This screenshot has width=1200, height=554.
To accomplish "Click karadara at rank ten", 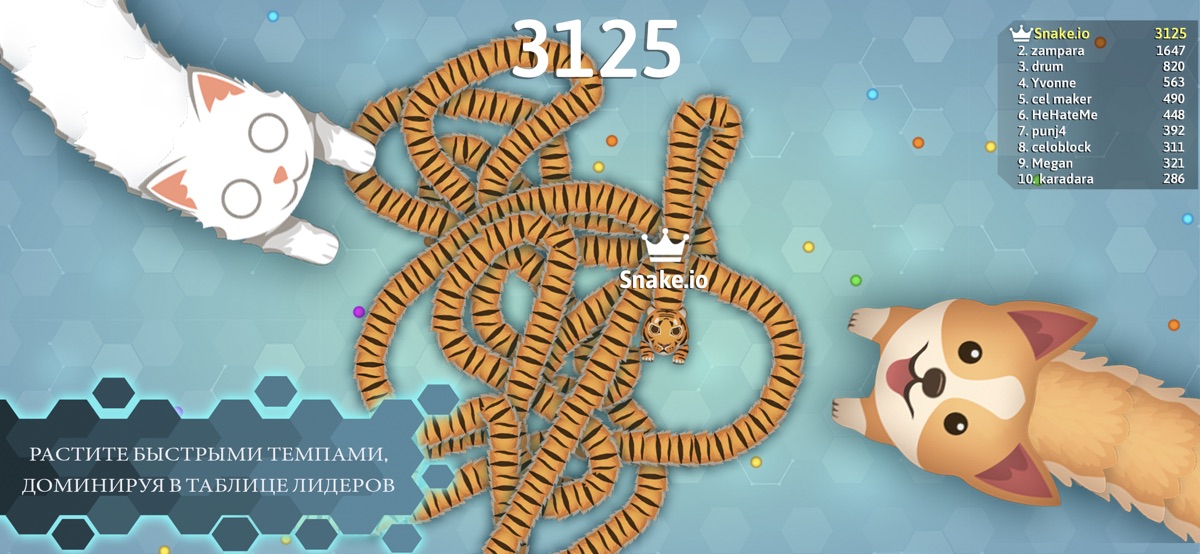I will tap(1100, 179).
